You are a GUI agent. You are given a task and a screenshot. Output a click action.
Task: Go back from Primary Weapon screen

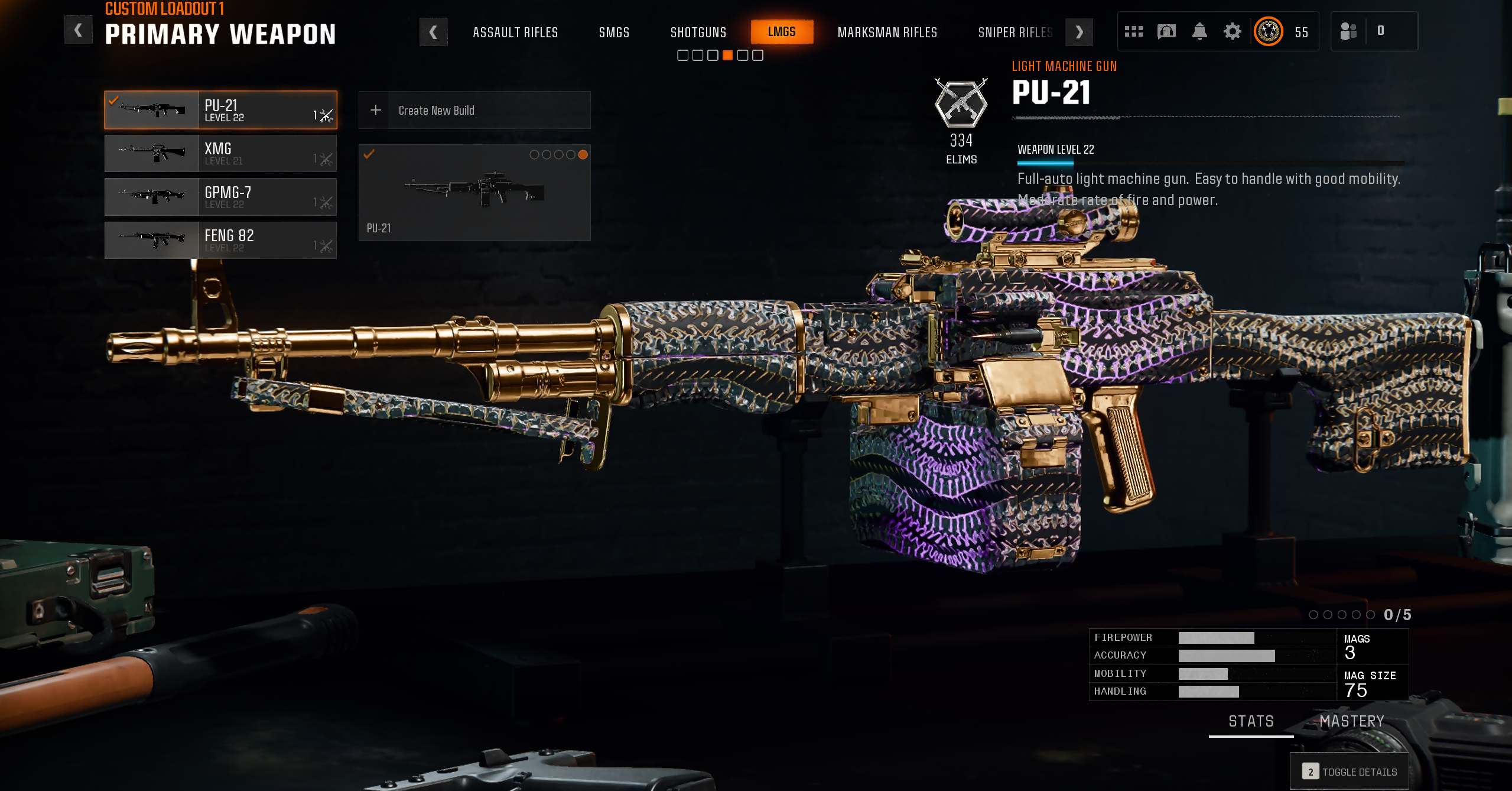(78, 30)
